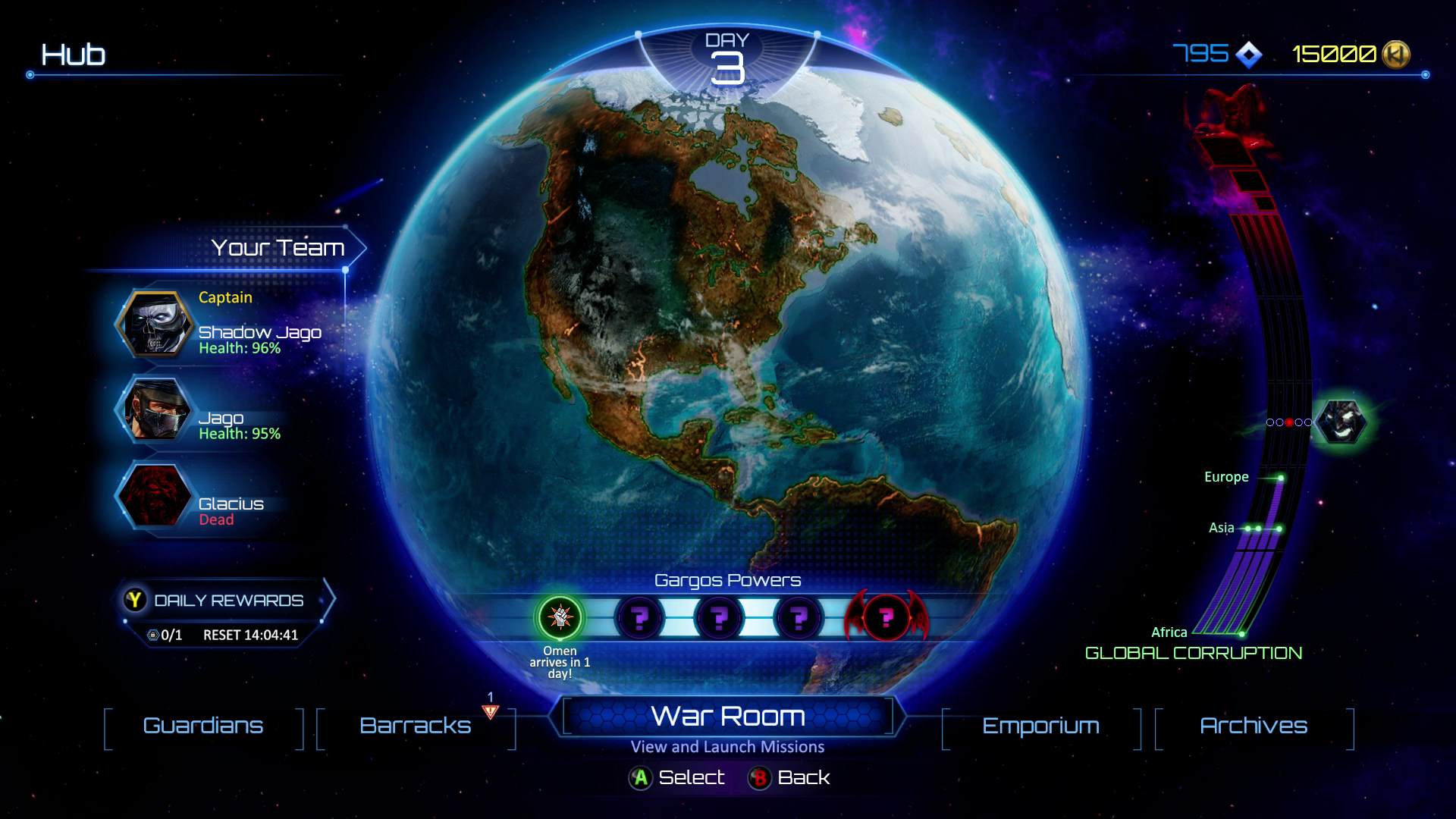This screenshot has width=1456, height=819.
Task: Open the Daily Rewards panel
Action: pyautogui.click(x=227, y=601)
